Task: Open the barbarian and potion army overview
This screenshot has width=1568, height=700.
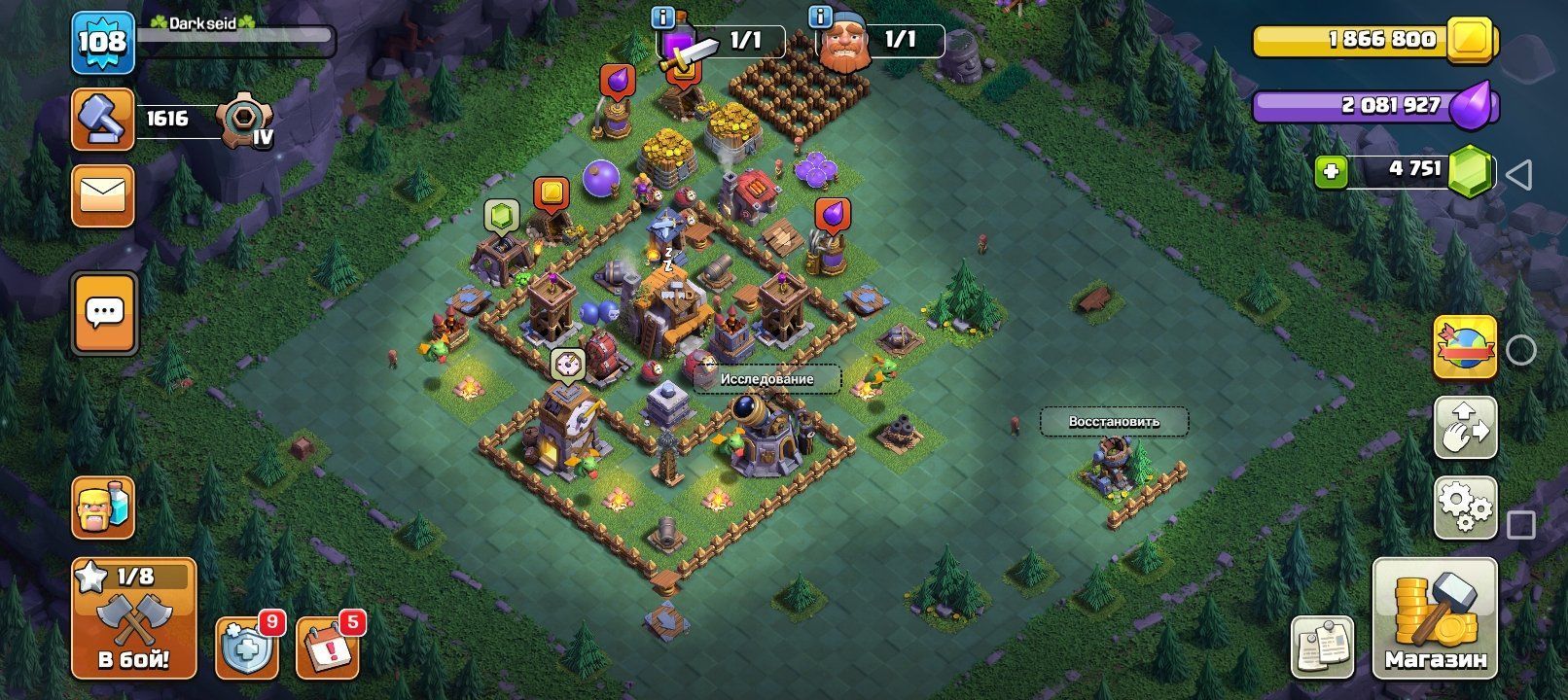Action: tap(102, 507)
